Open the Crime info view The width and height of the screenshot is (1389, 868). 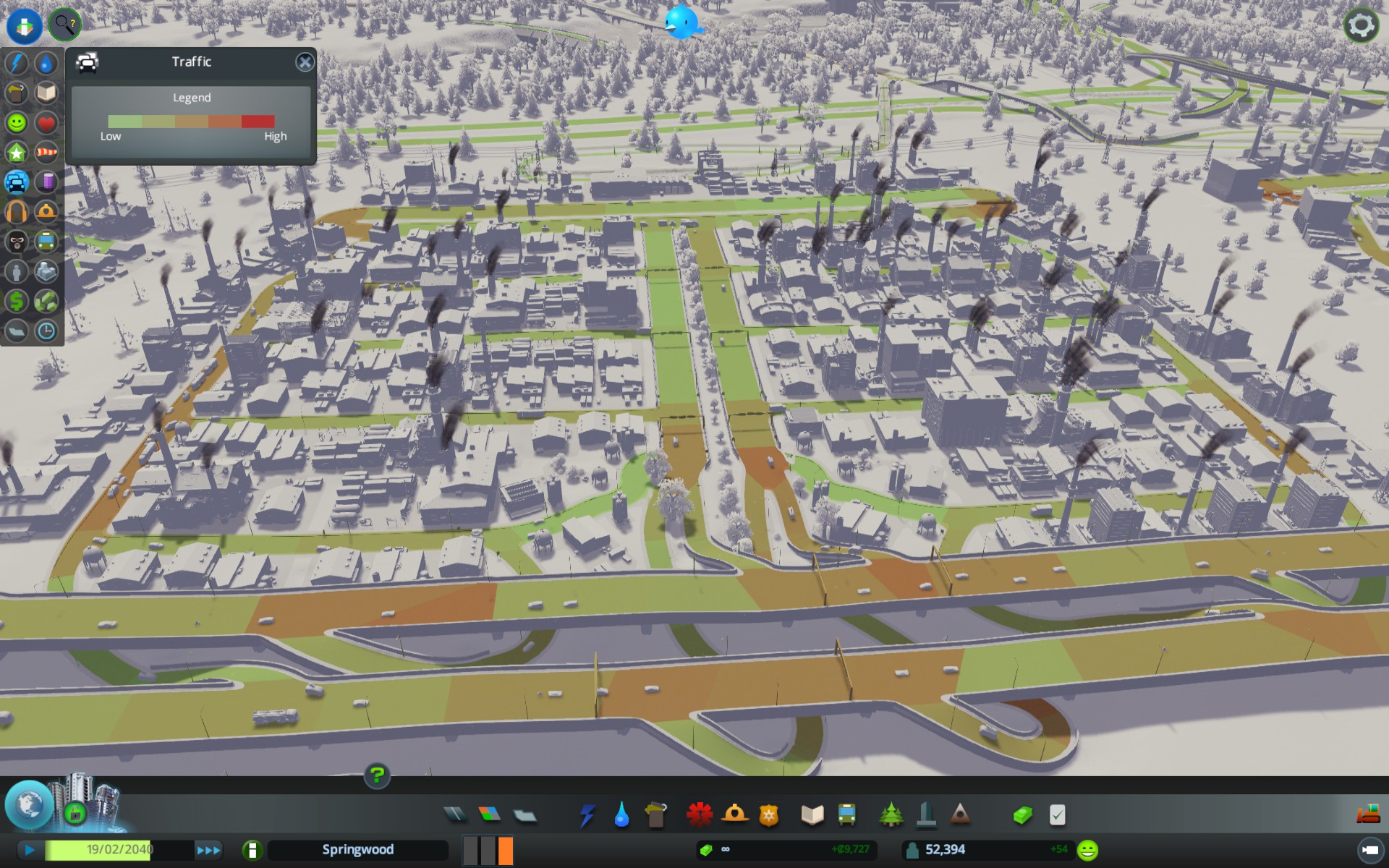pyautogui.click(x=16, y=242)
